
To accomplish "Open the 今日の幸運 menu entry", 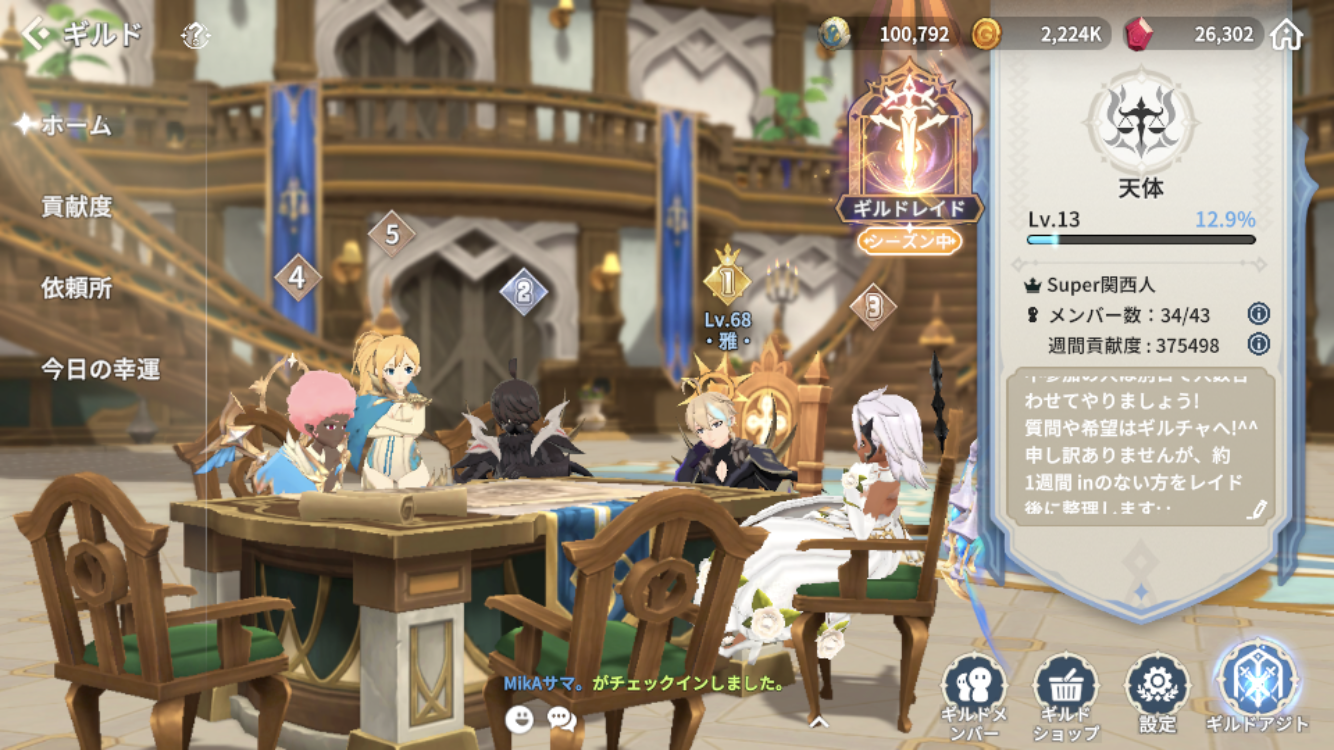I will pyautogui.click(x=100, y=369).
